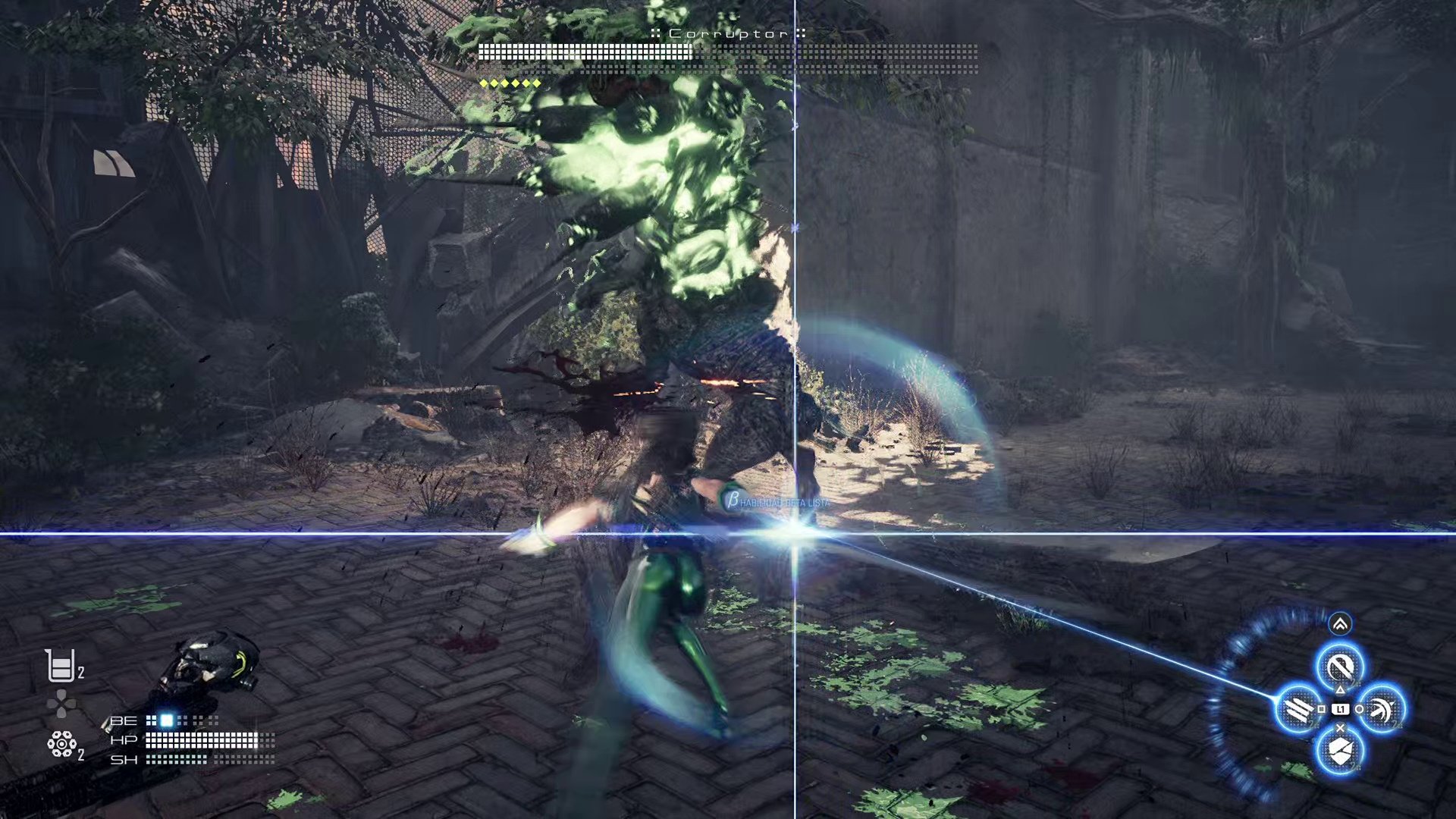Use the top sword-slash beta skill
1456x819 pixels.
click(x=1340, y=667)
